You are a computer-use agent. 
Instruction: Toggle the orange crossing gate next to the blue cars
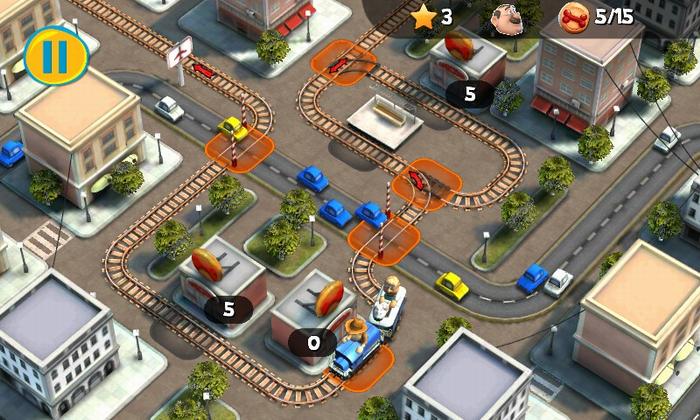pyautogui.click(x=382, y=237)
